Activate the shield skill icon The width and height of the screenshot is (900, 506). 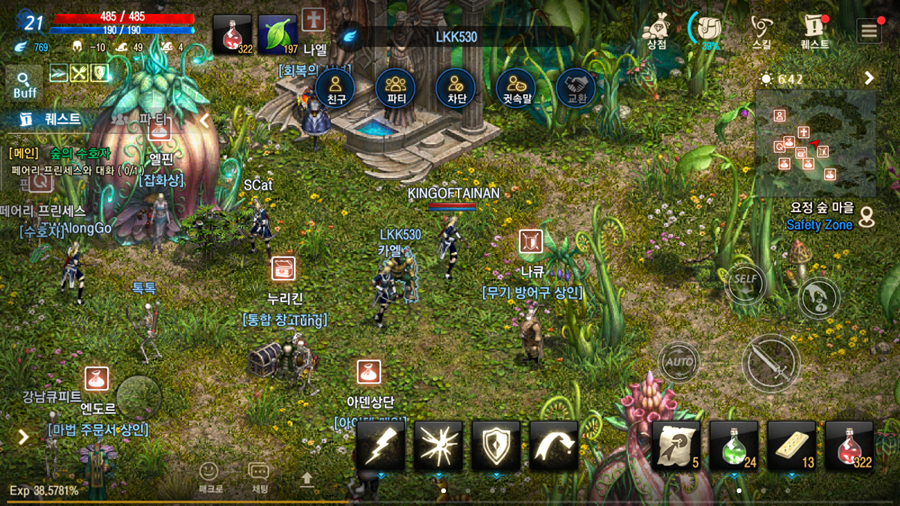tap(496, 446)
